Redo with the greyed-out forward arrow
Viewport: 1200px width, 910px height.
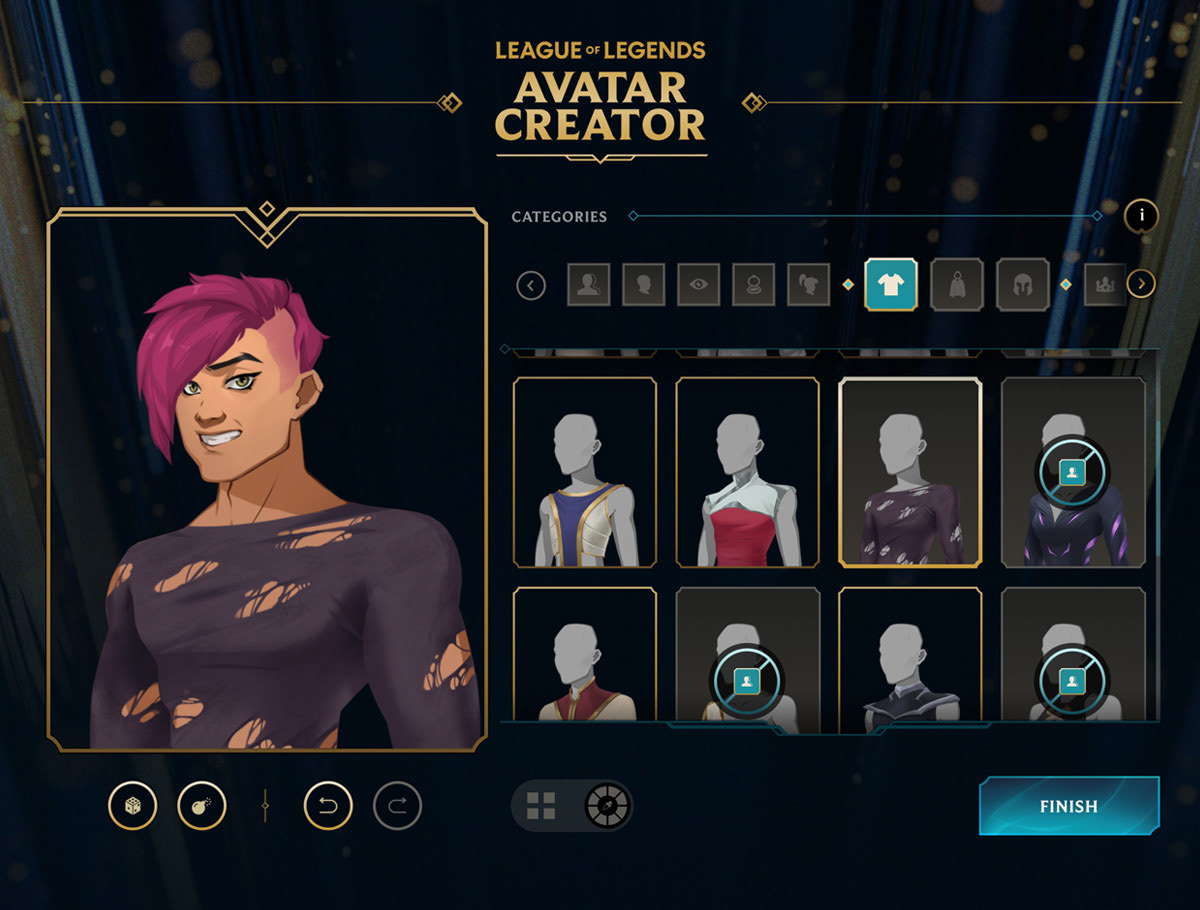(398, 806)
